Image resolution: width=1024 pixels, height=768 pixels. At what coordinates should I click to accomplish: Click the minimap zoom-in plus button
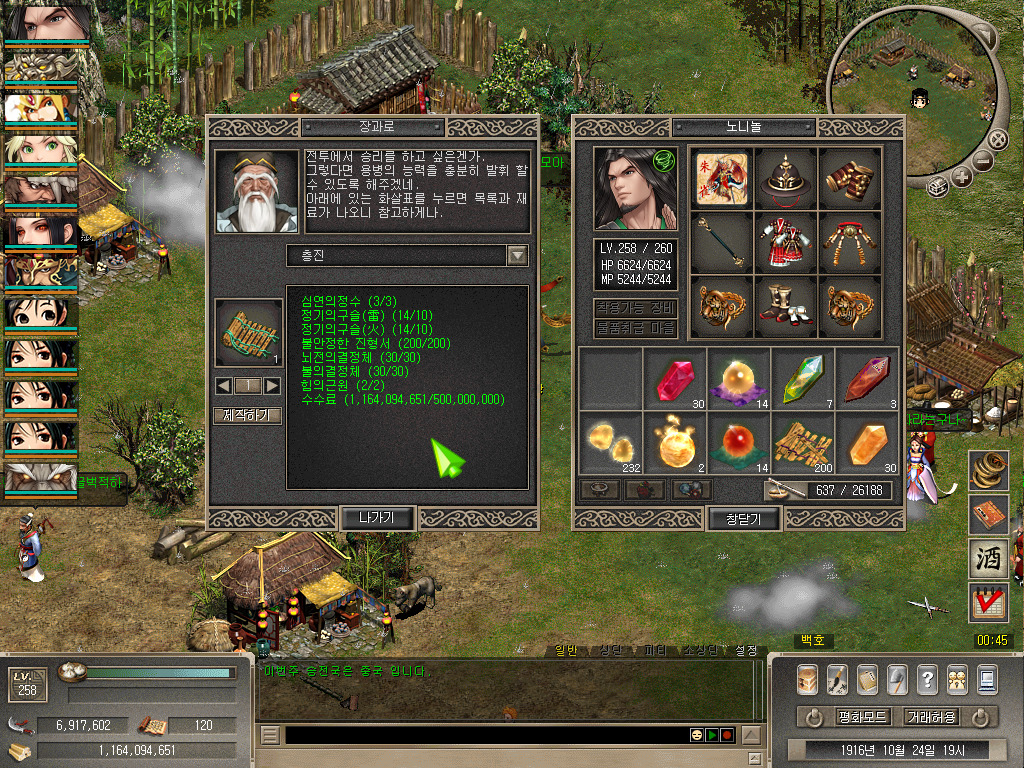coord(962,177)
